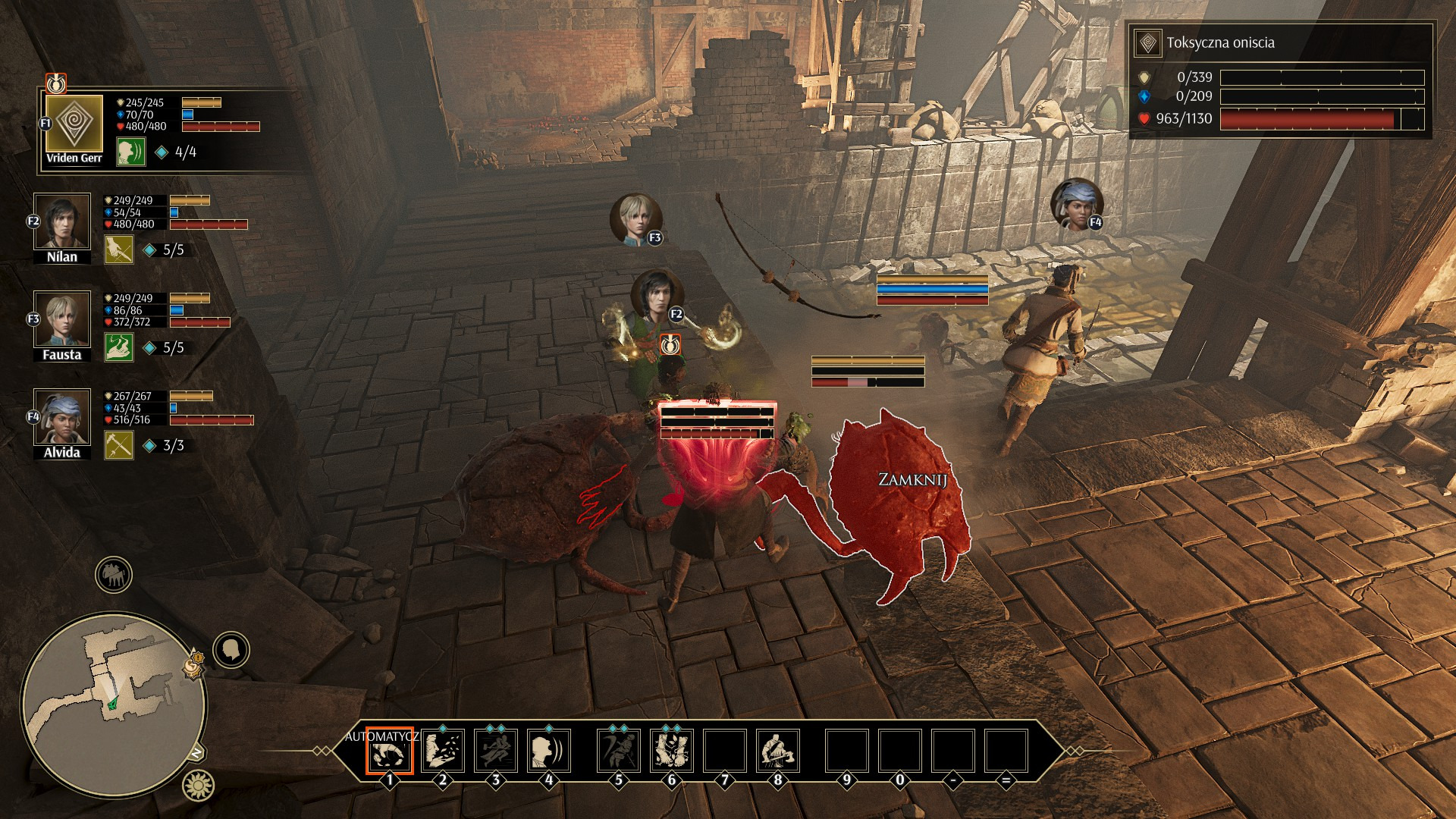Screen dimensions: 1456x819
Task: Open the head silhouette icon beside the minimap
Action: point(231,650)
